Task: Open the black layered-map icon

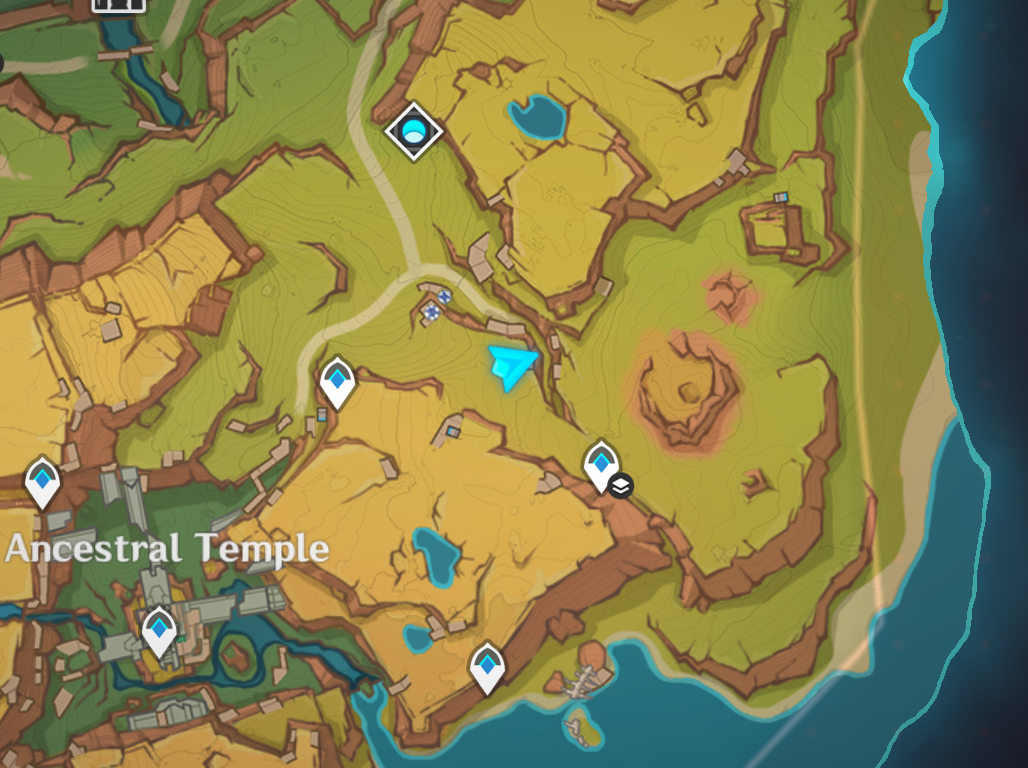Action: pyautogui.click(x=621, y=487)
